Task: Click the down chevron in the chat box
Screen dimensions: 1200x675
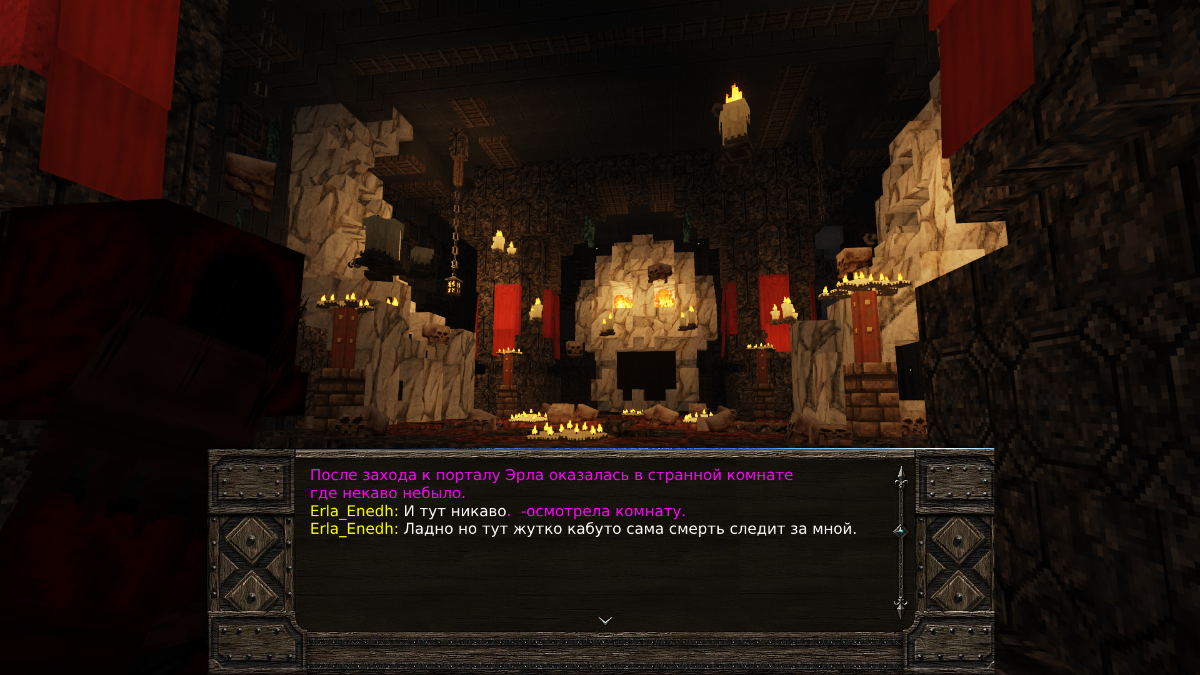Action: click(x=605, y=620)
